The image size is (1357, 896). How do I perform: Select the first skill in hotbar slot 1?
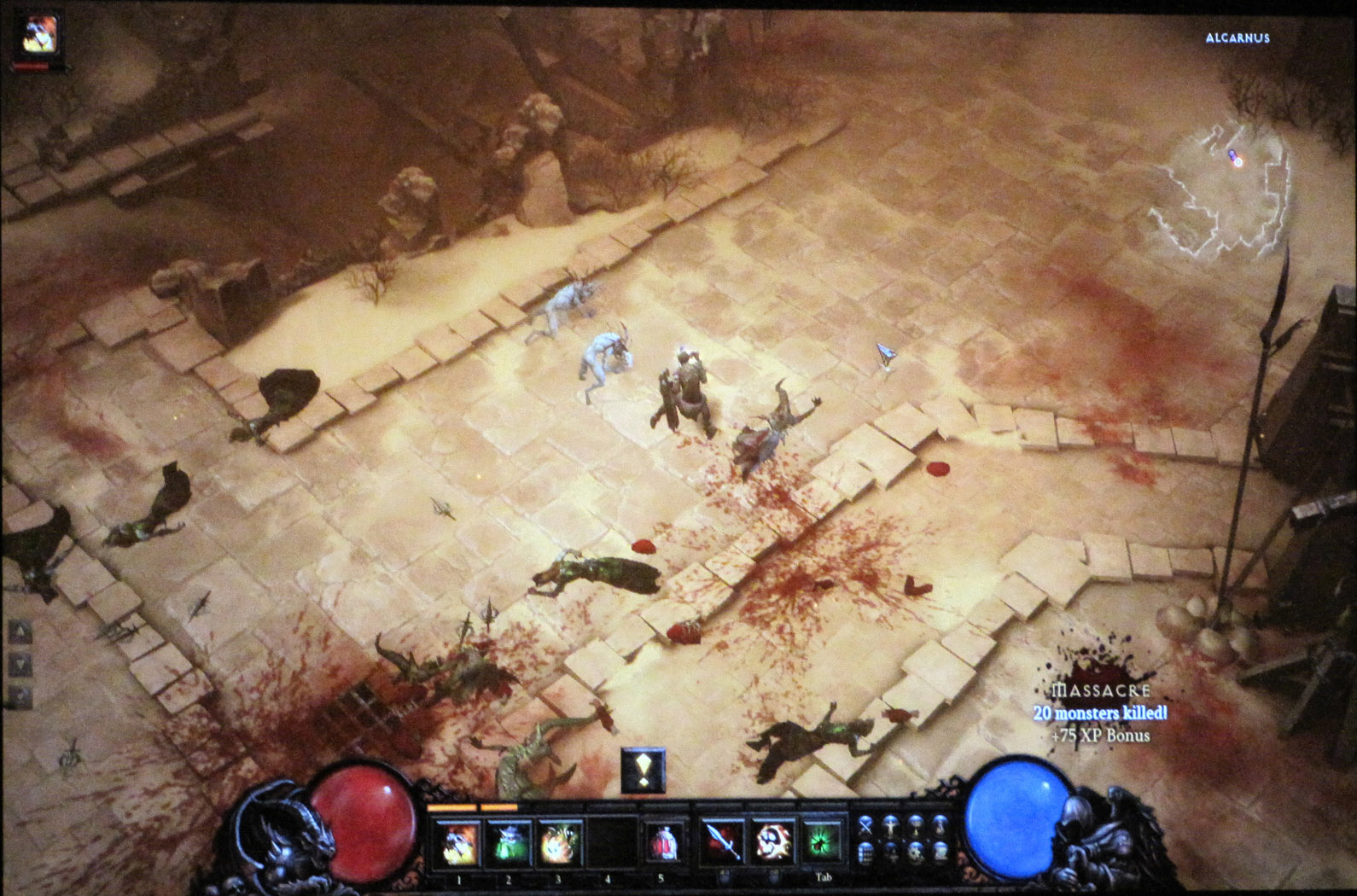[x=458, y=842]
